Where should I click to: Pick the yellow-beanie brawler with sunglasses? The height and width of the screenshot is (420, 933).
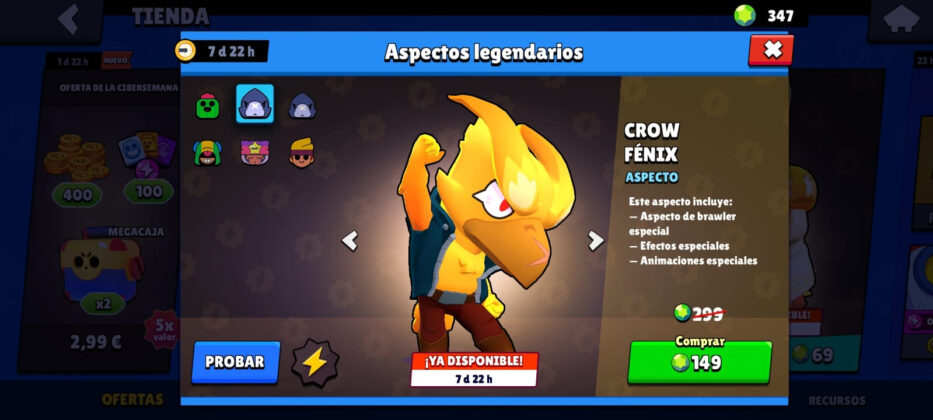click(302, 153)
